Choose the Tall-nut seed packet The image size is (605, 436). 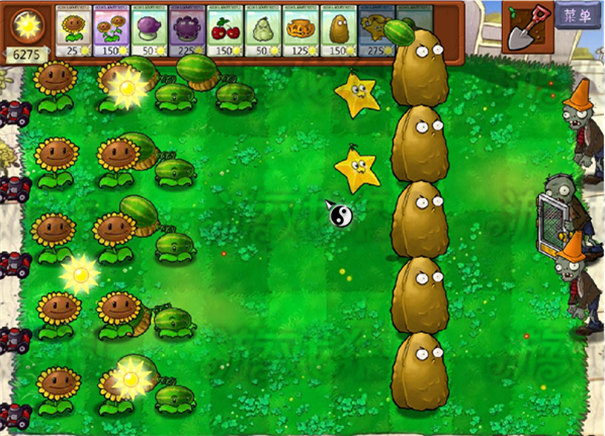pyautogui.click(x=338, y=30)
